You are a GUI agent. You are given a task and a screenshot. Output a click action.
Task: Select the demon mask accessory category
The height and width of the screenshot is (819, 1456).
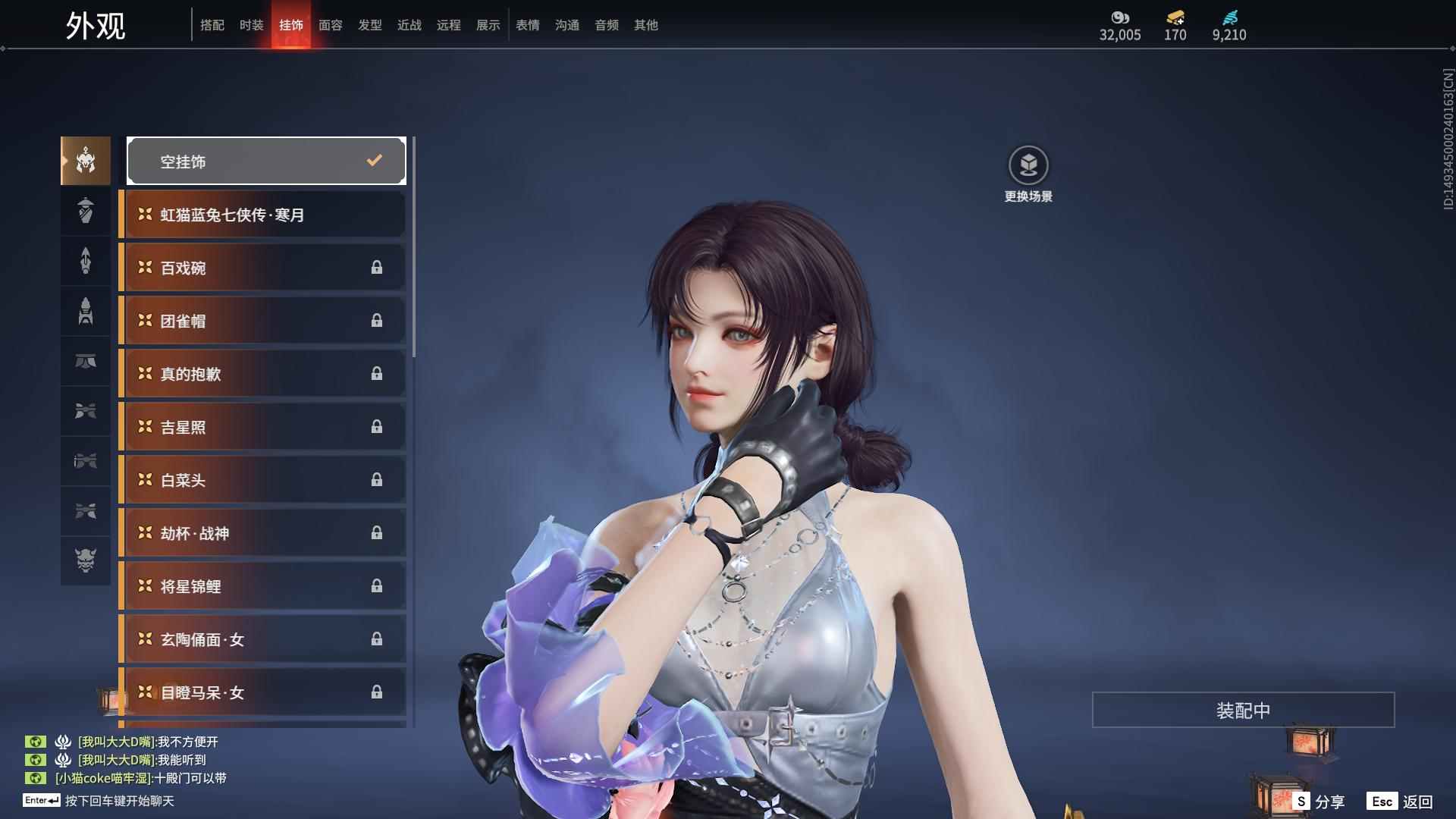(86, 560)
